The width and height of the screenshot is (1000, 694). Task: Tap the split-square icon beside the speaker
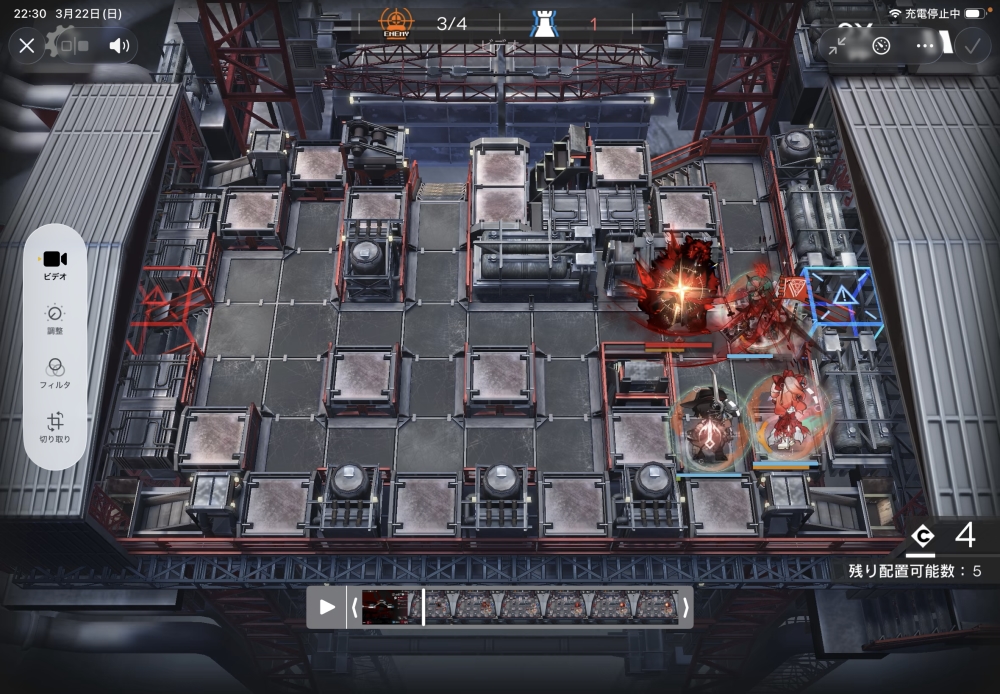(74, 45)
